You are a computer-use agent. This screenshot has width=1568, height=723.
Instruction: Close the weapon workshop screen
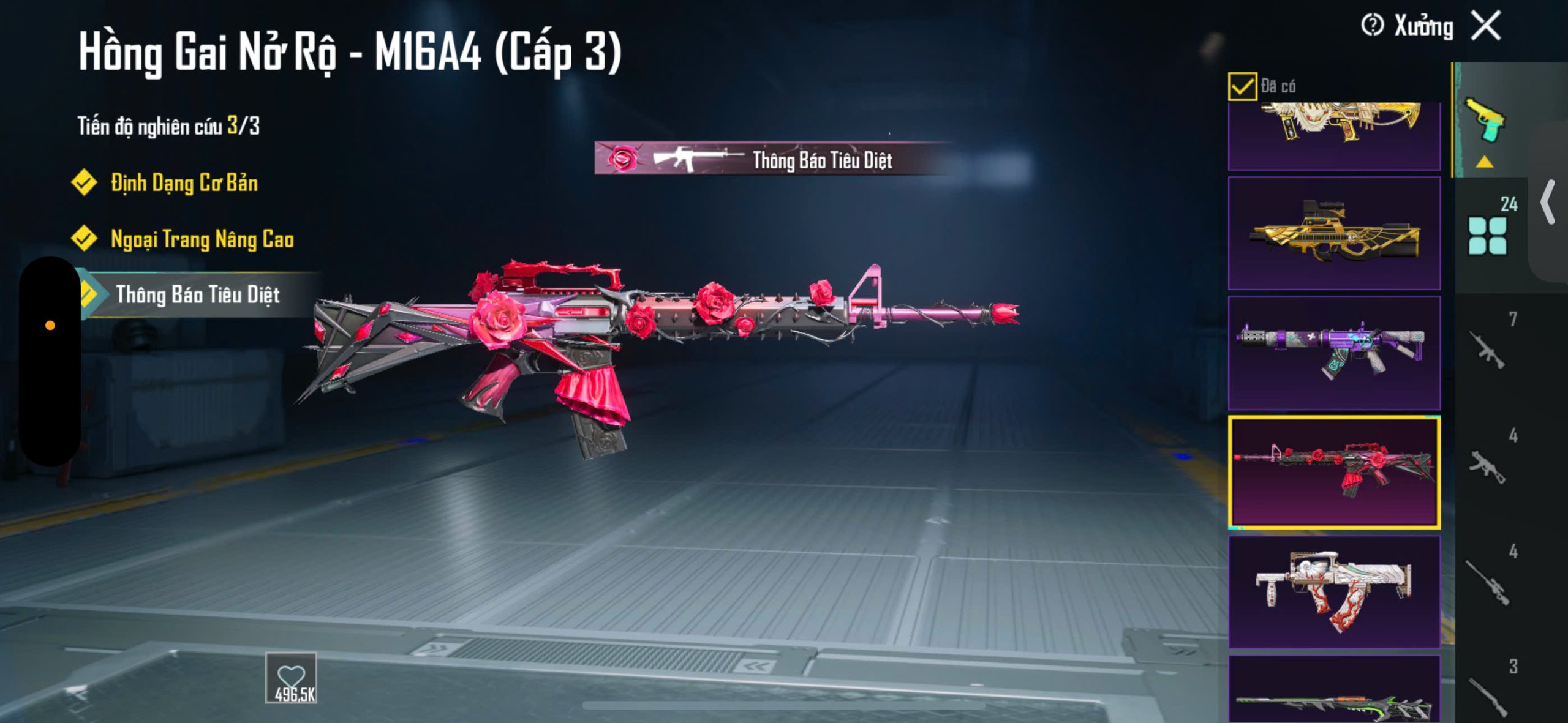1487,26
